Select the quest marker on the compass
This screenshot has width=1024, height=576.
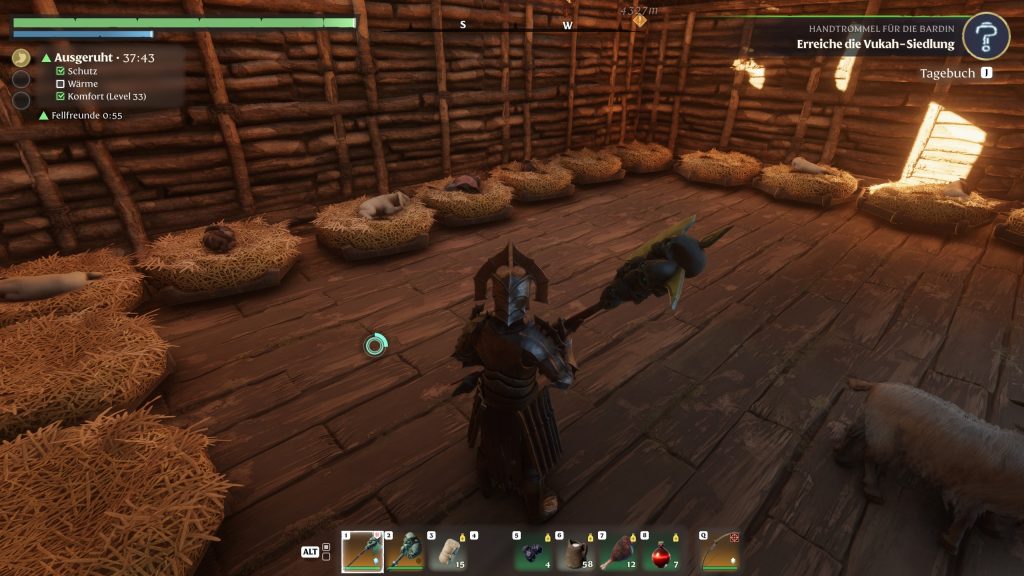pos(639,20)
